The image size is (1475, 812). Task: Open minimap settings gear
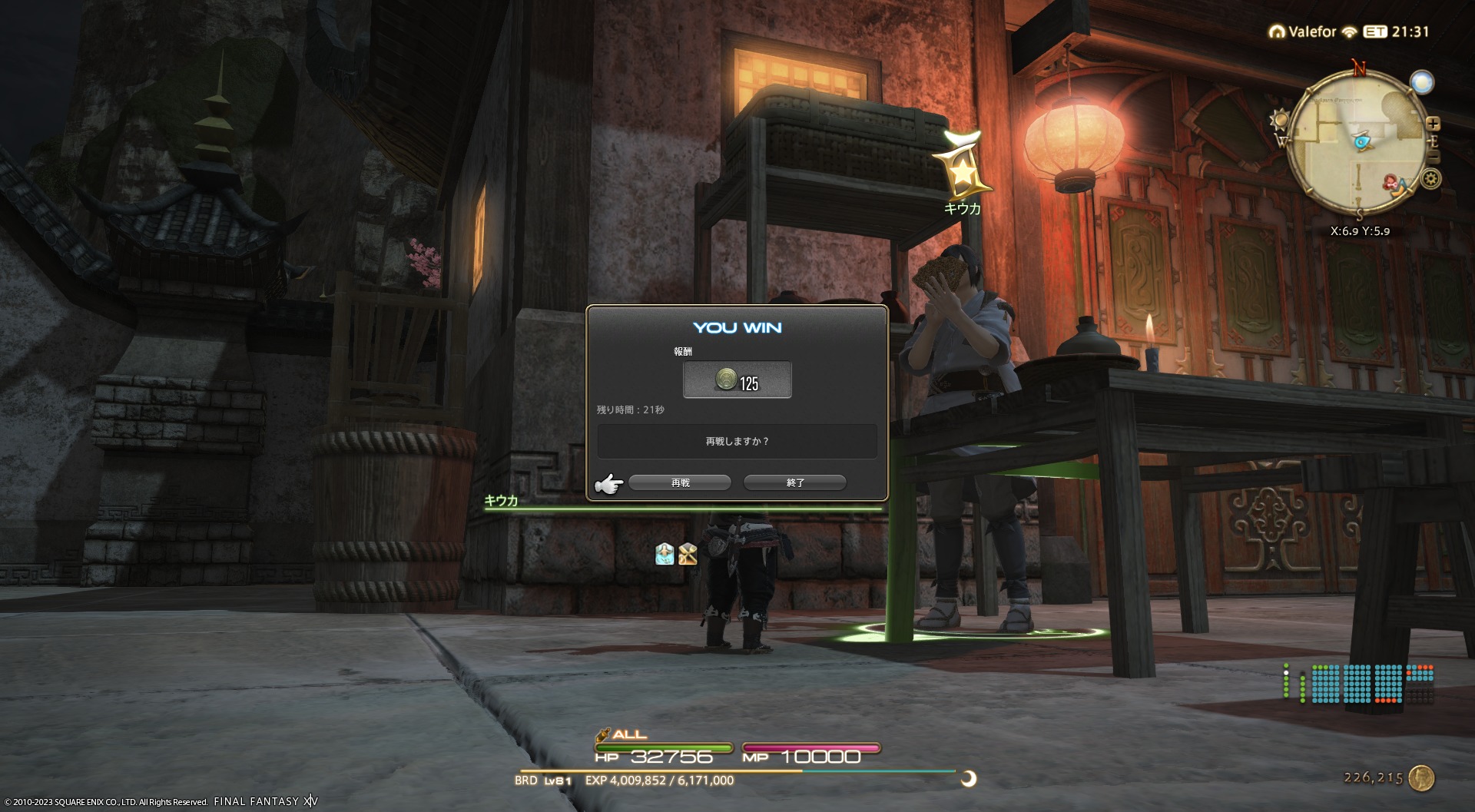pos(1430,179)
